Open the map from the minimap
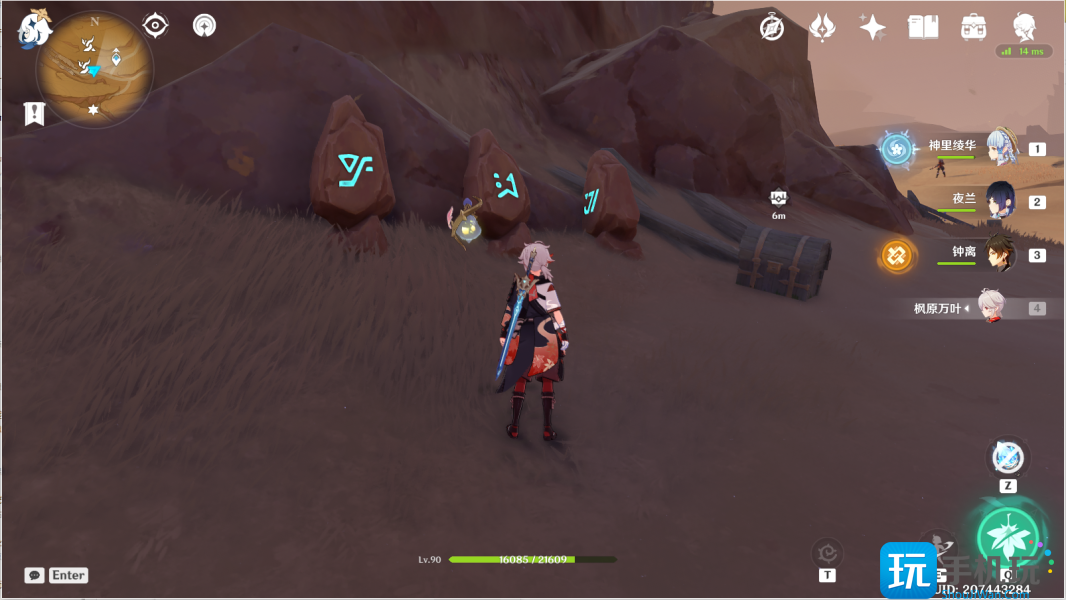 [x=94, y=69]
